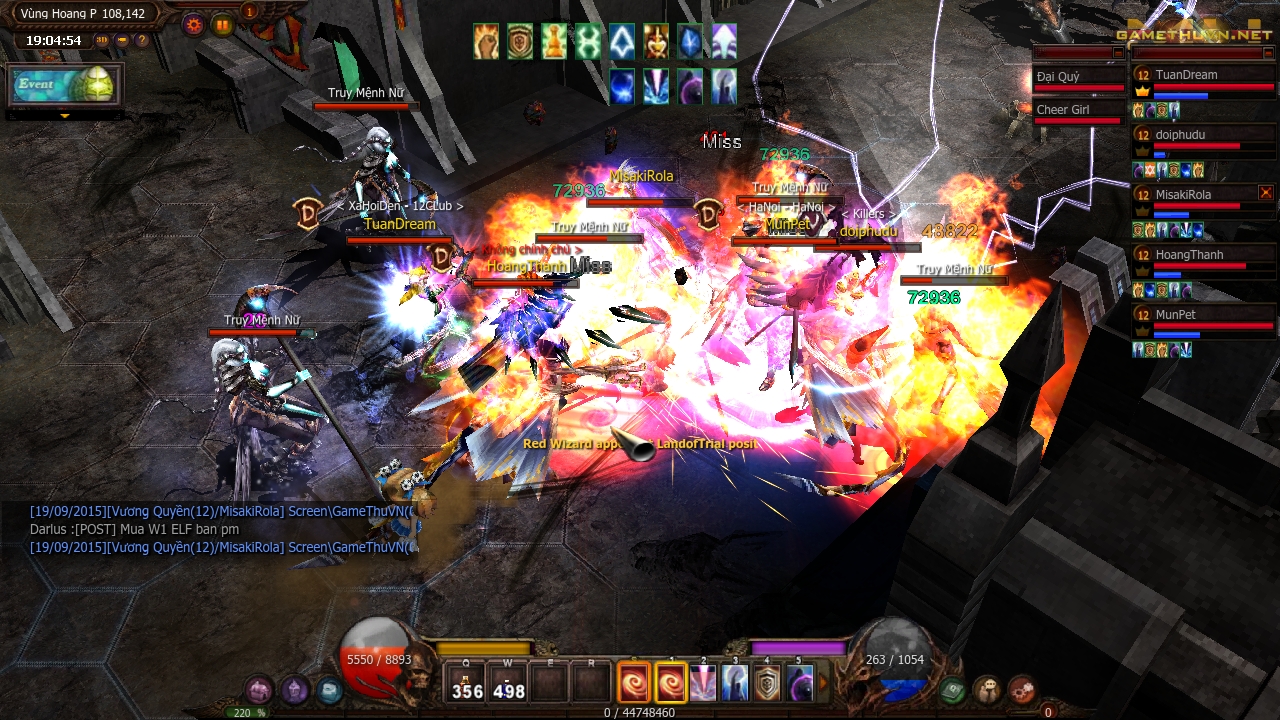Click the arrow right of the skill bar

(x=824, y=683)
